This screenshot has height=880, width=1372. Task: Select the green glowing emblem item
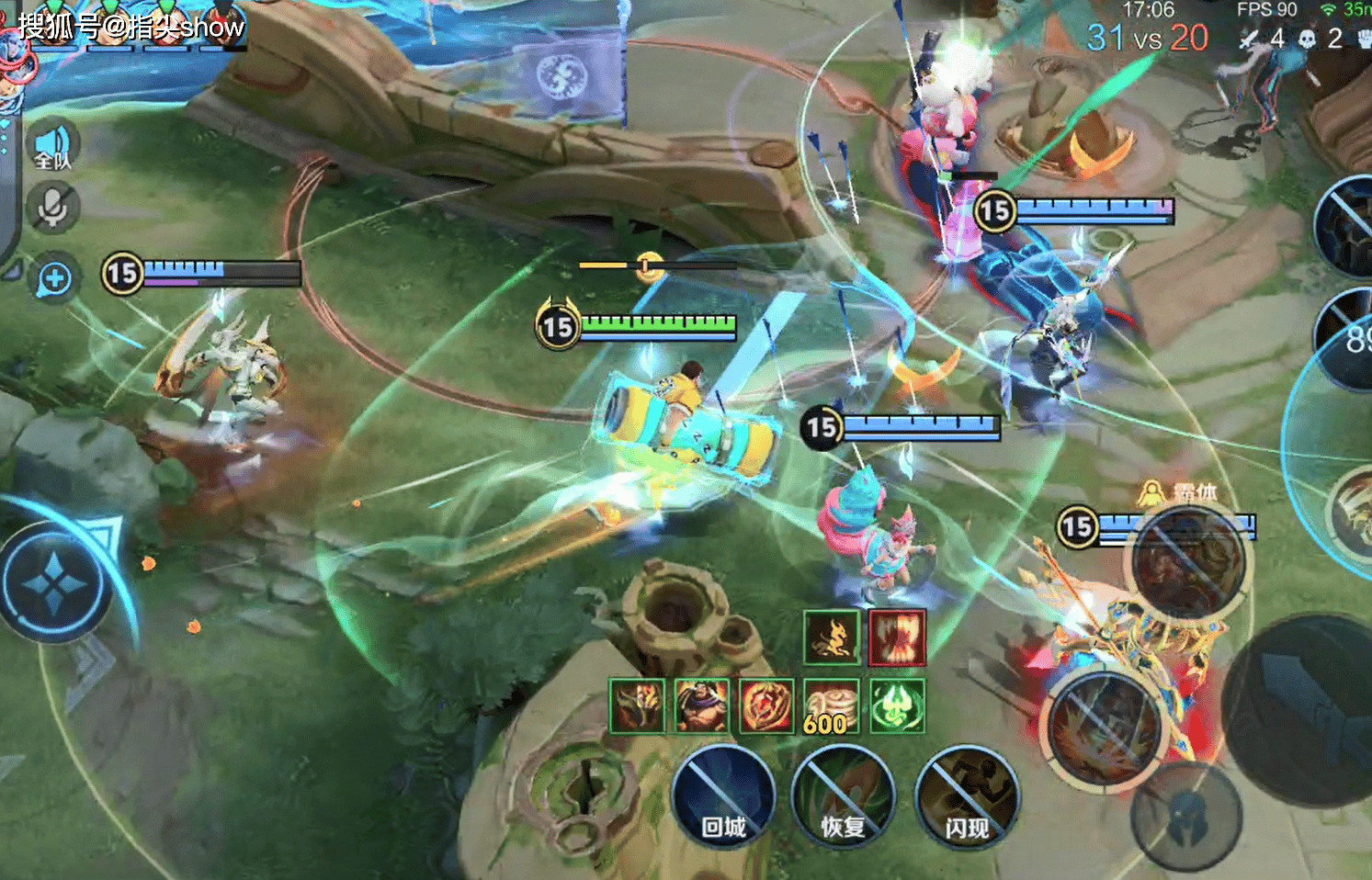[x=897, y=706]
